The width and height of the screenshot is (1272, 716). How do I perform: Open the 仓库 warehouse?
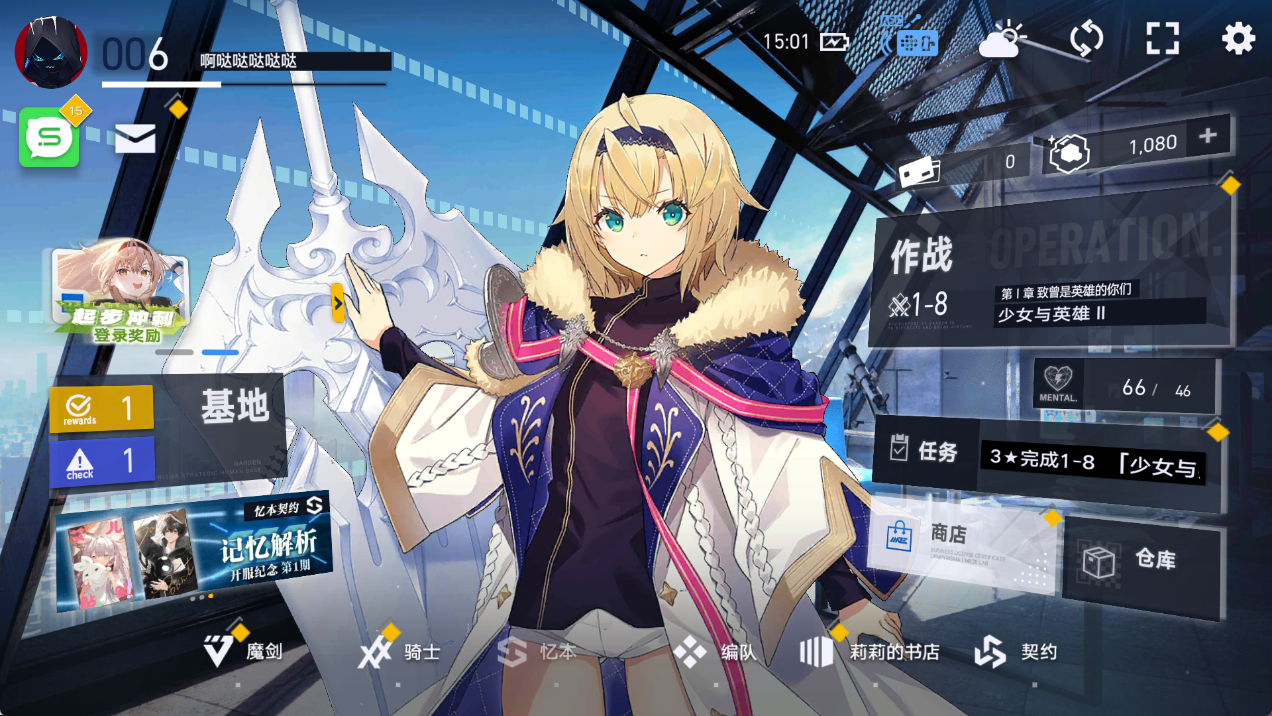point(1142,560)
